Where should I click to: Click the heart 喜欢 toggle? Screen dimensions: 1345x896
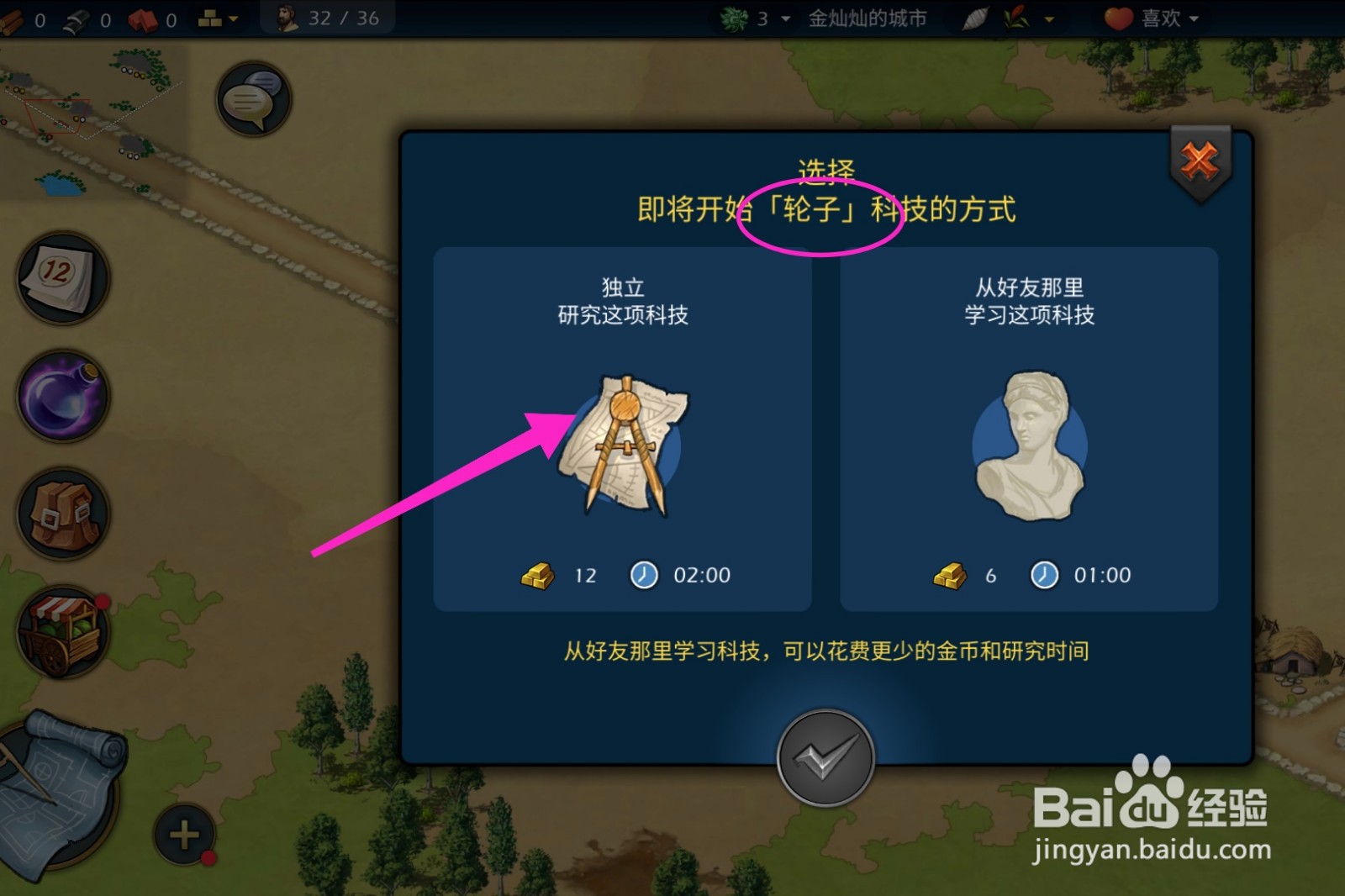(1118, 18)
